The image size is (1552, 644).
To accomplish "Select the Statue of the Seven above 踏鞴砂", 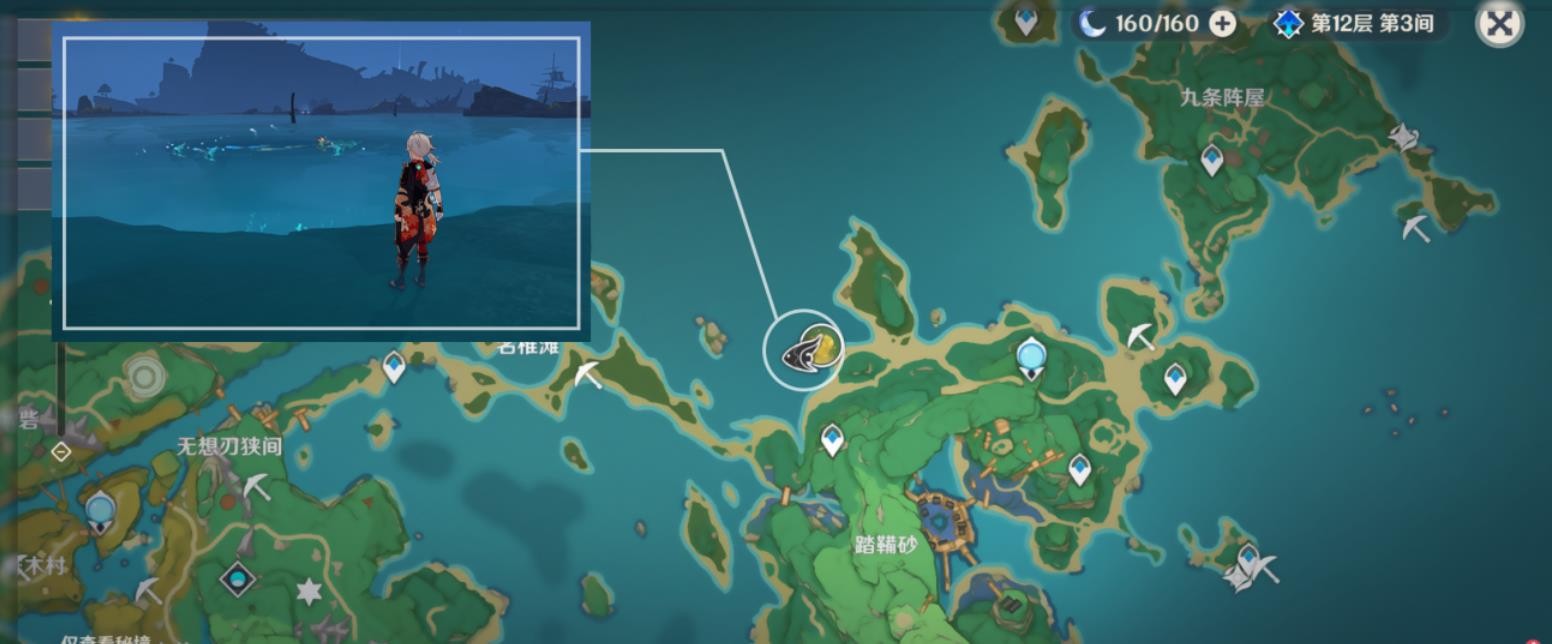I will pyautogui.click(x=1031, y=357).
